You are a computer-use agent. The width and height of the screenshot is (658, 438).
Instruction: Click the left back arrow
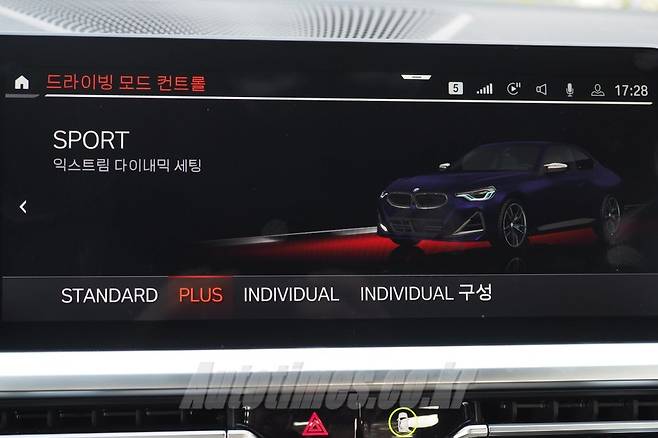pyautogui.click(x=23, y=207)
